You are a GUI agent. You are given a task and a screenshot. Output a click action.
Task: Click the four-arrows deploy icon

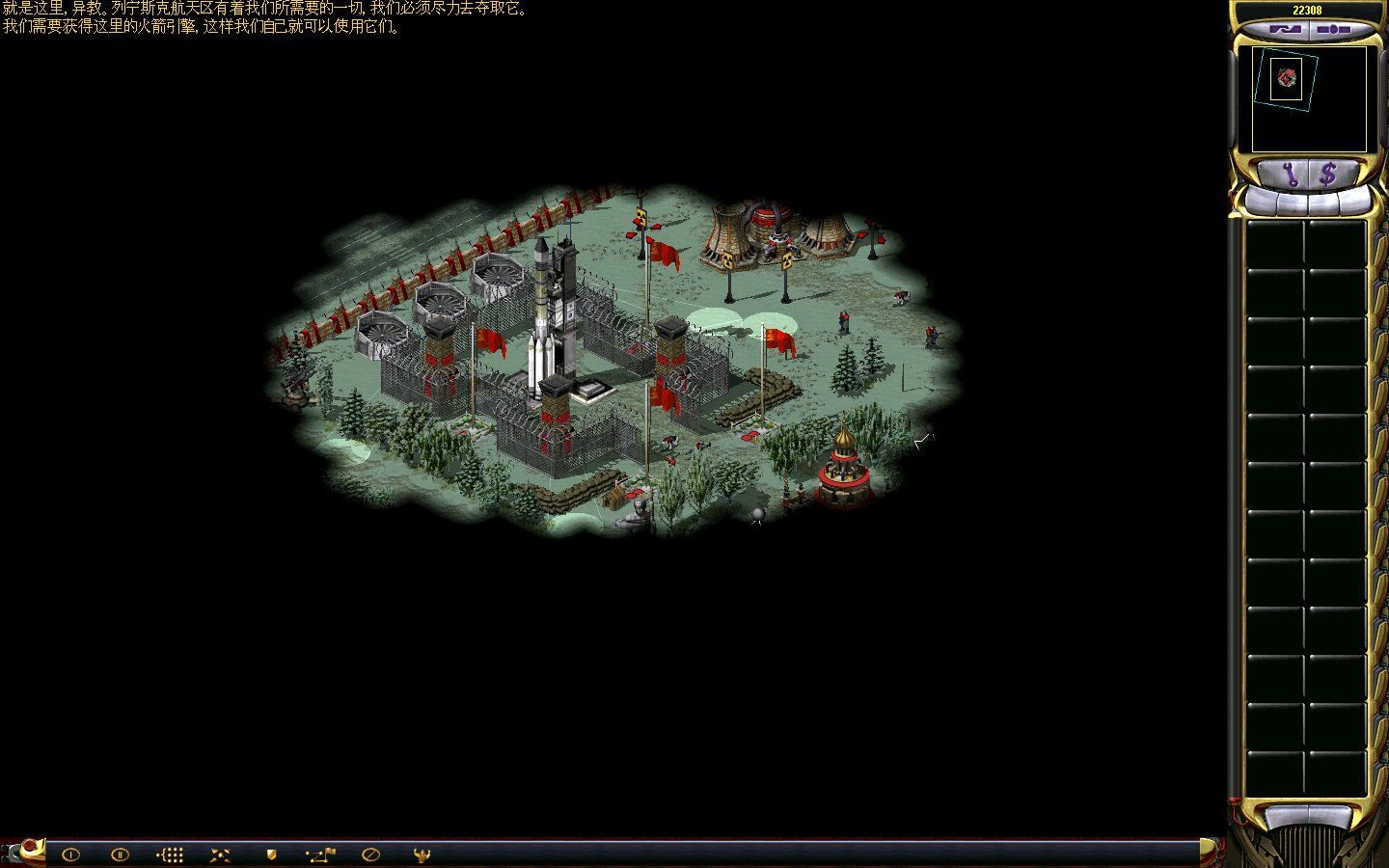point(221,854)
